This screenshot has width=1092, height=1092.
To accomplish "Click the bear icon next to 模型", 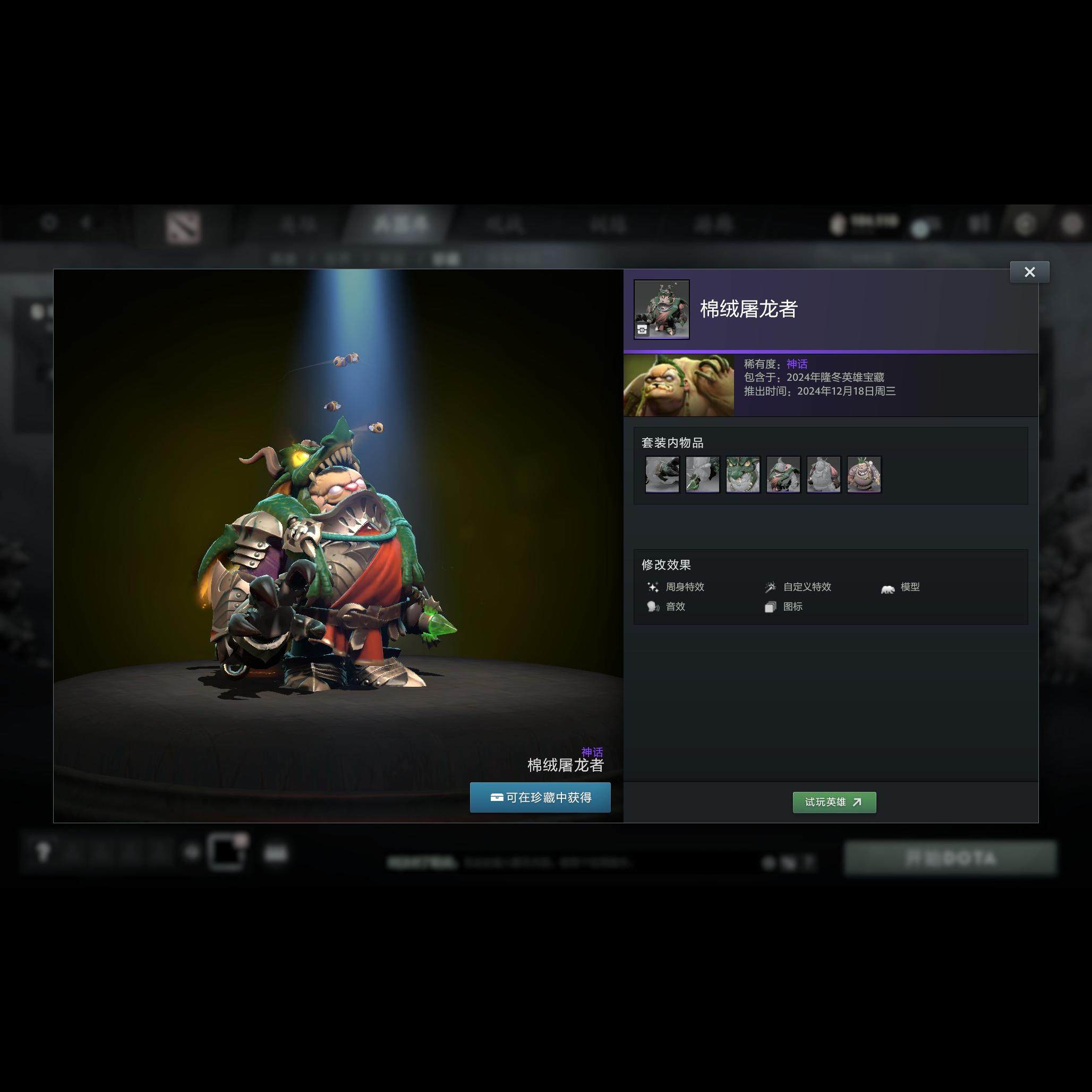I will (888, 588).
